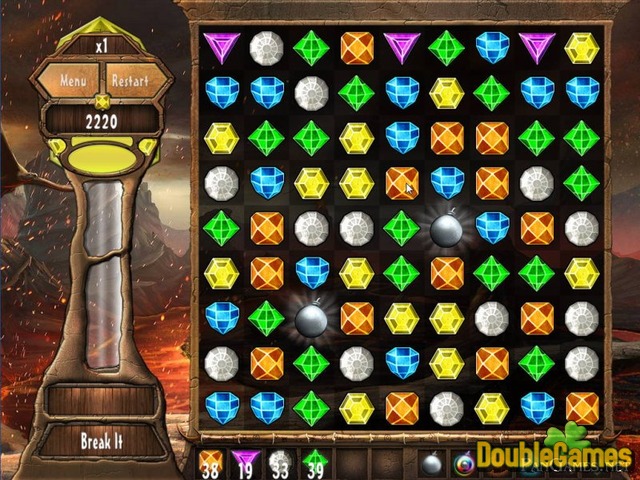Click the board bomb between green and blue gems
The image size is (640, 480).
447,228
